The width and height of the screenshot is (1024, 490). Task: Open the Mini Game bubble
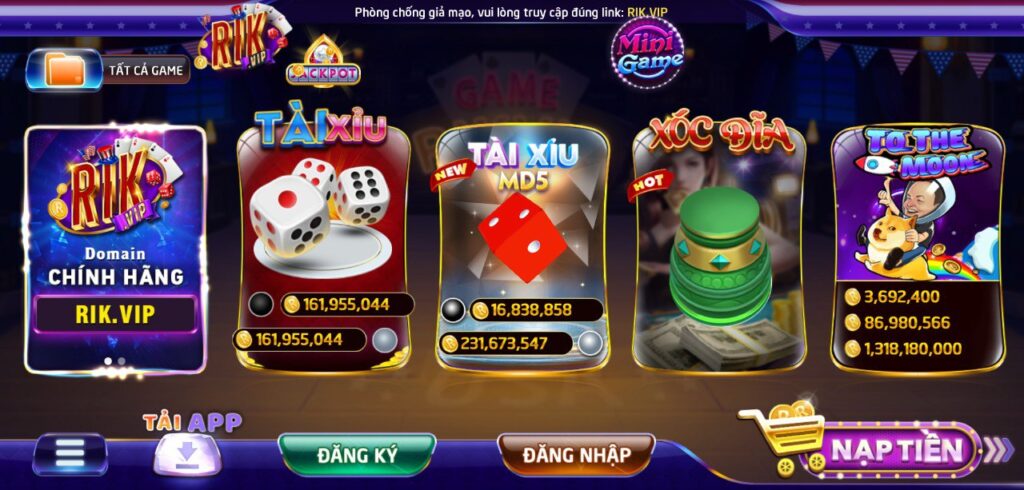coord(648,50)
